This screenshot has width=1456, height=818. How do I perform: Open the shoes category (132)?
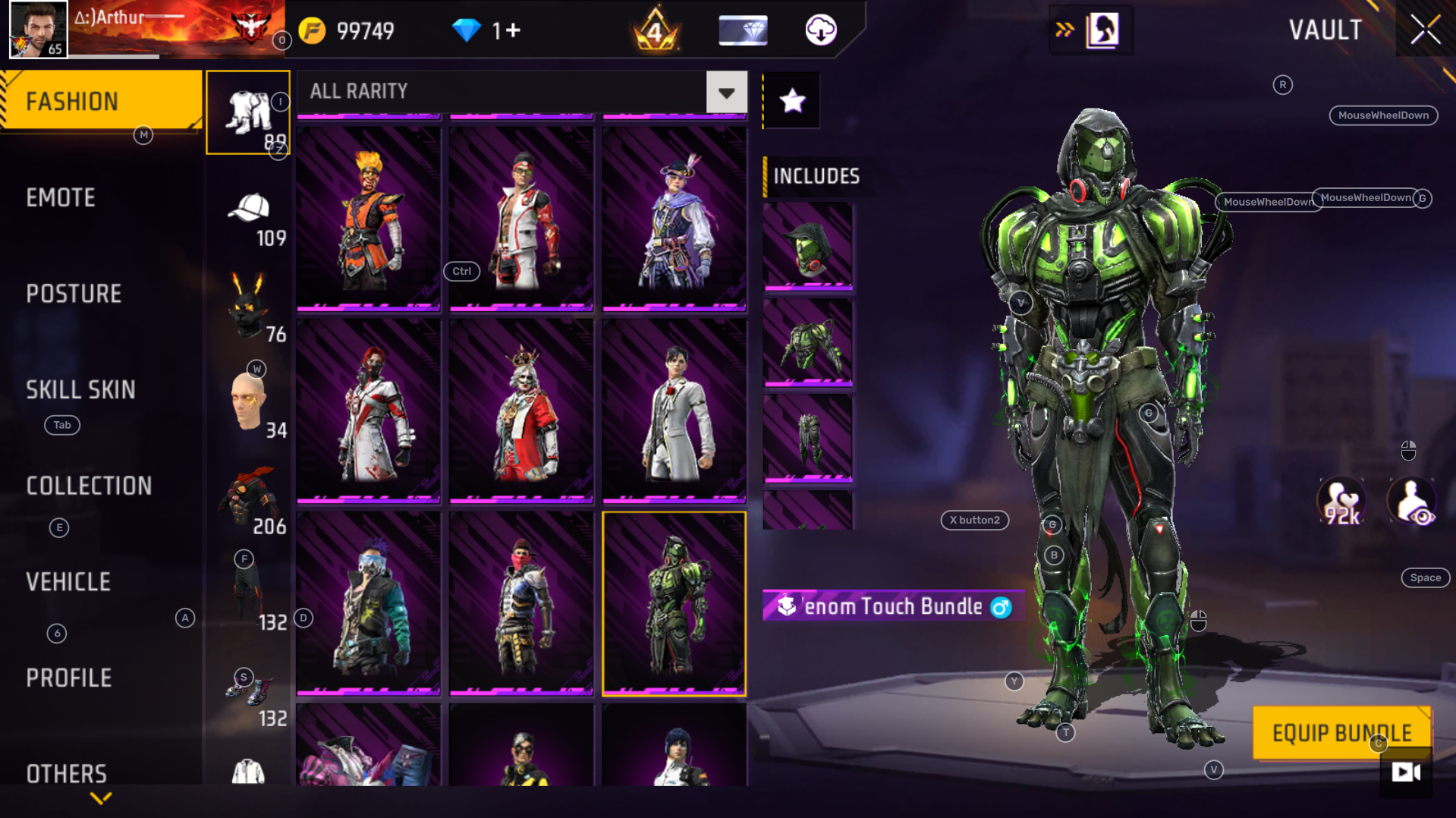(248, 691)
